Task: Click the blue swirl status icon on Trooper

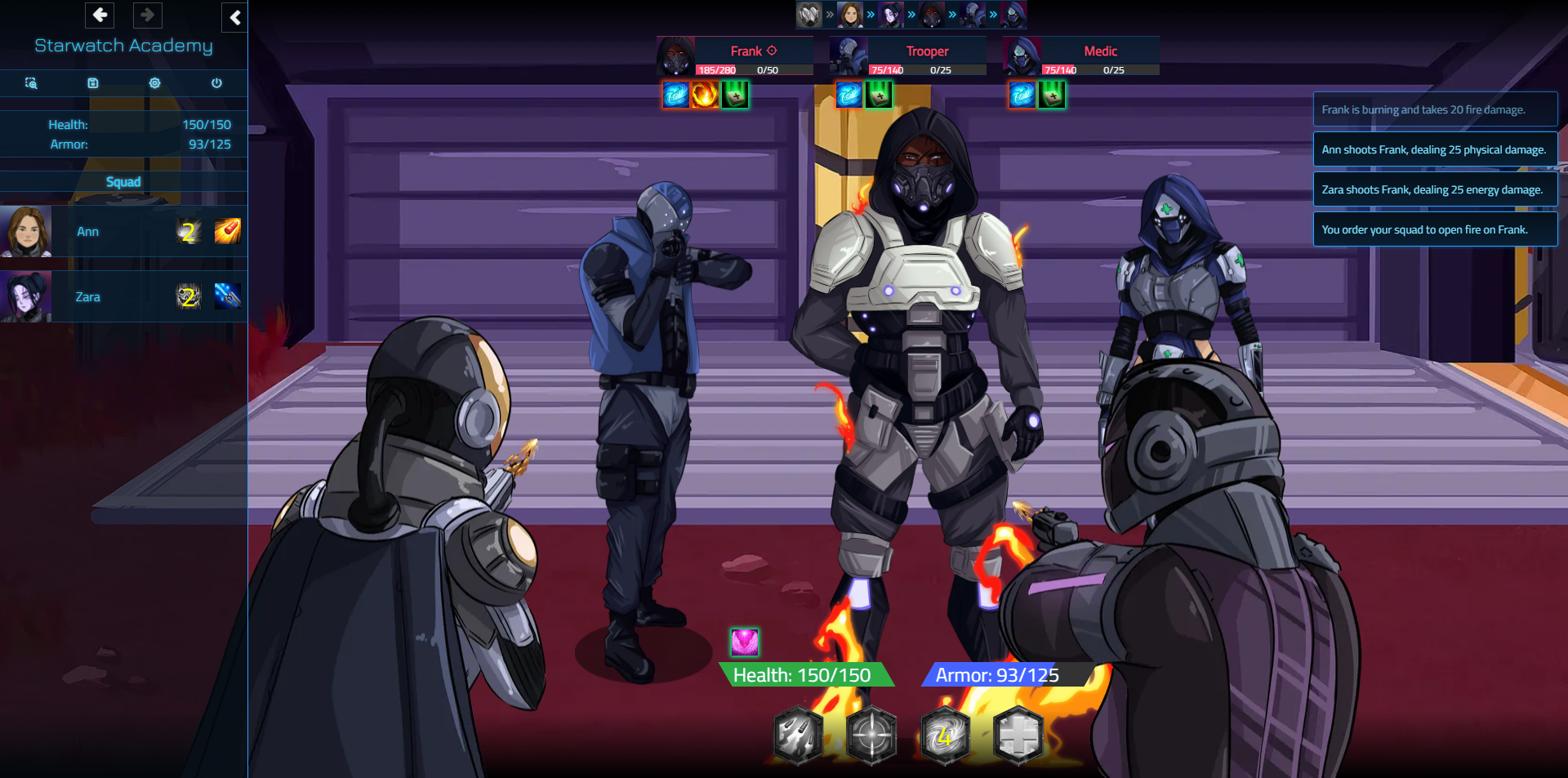Action: [849, 94]
